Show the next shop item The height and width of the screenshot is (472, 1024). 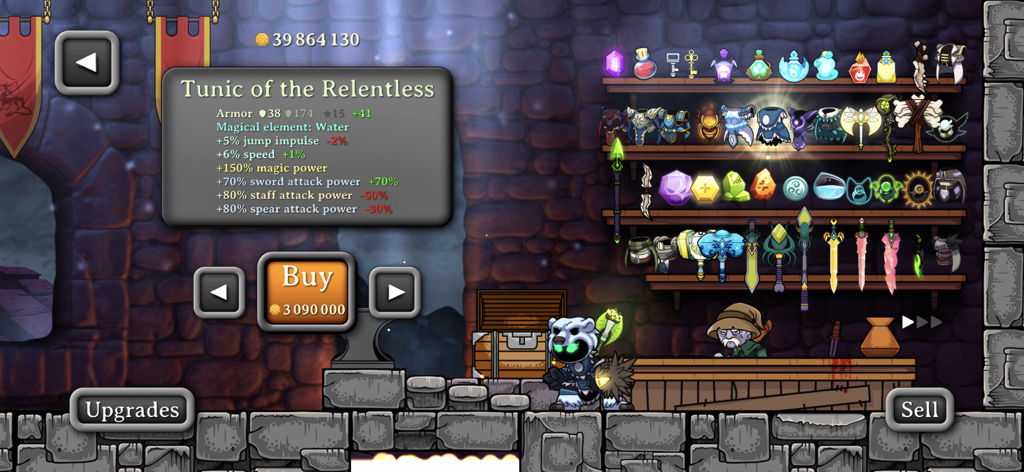(x=395, y=293)
